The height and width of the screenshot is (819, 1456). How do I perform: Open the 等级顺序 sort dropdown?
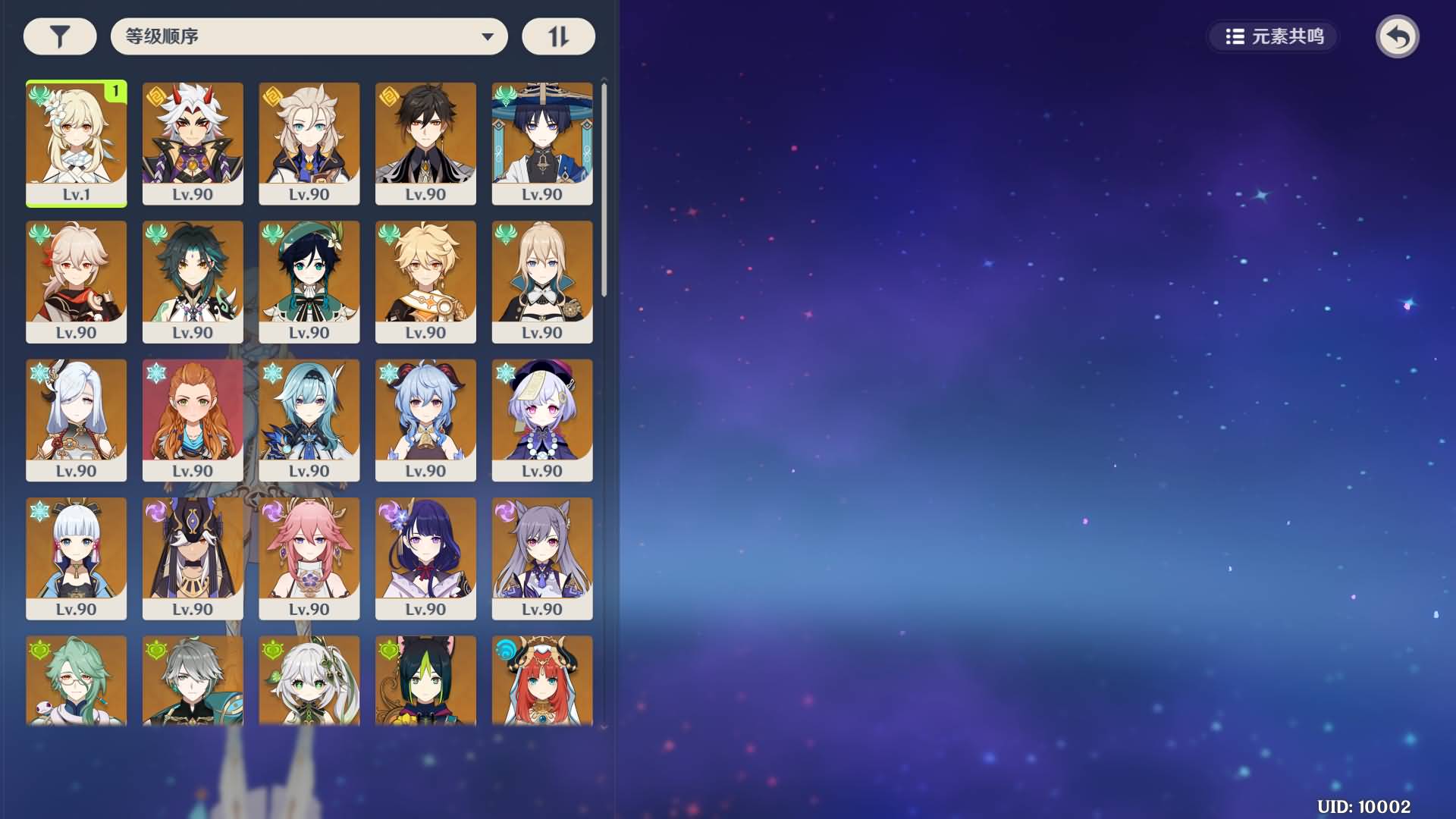click(309, 36)
